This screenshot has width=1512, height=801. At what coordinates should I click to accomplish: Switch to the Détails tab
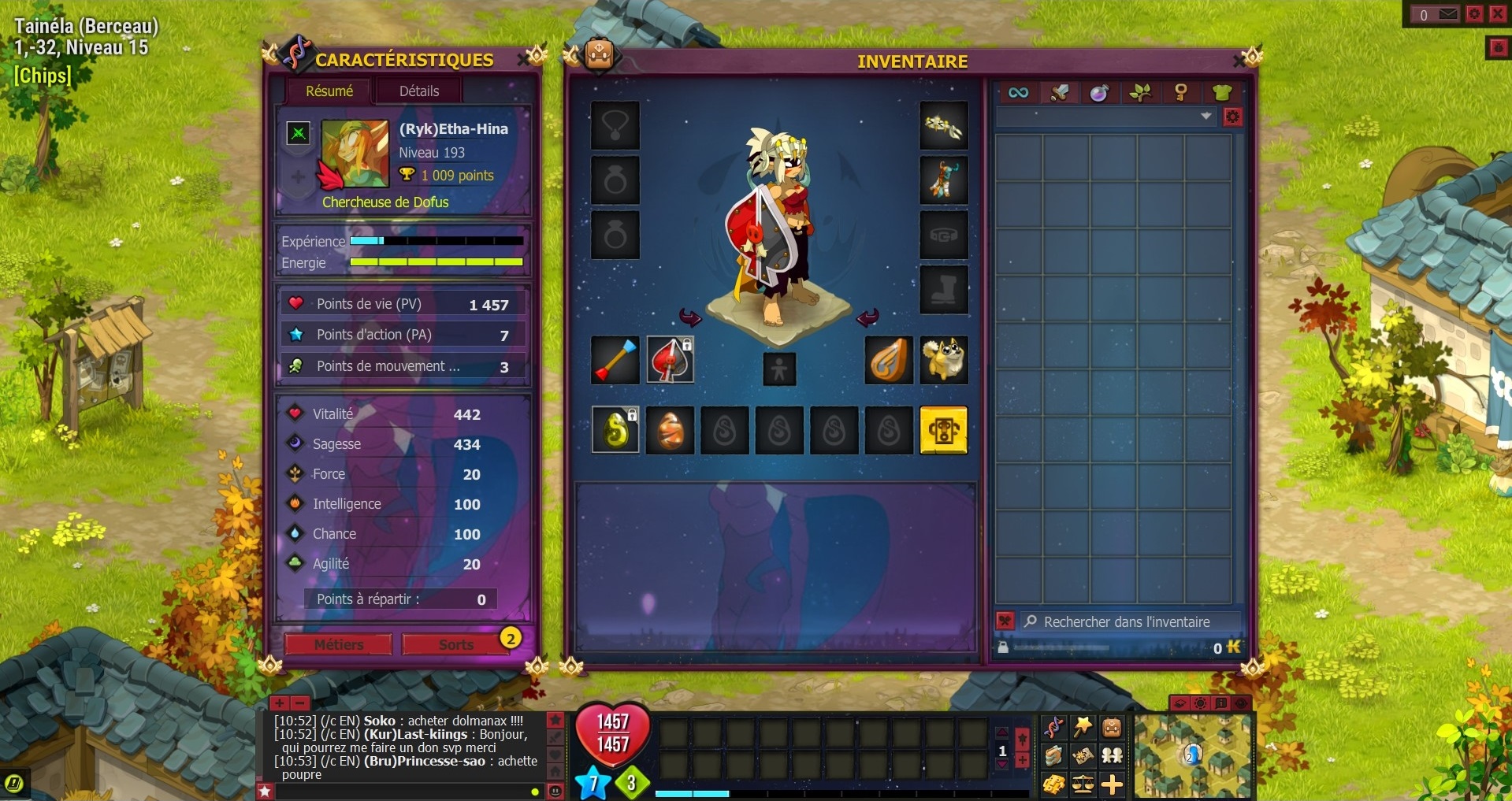[x=419, y=91]
